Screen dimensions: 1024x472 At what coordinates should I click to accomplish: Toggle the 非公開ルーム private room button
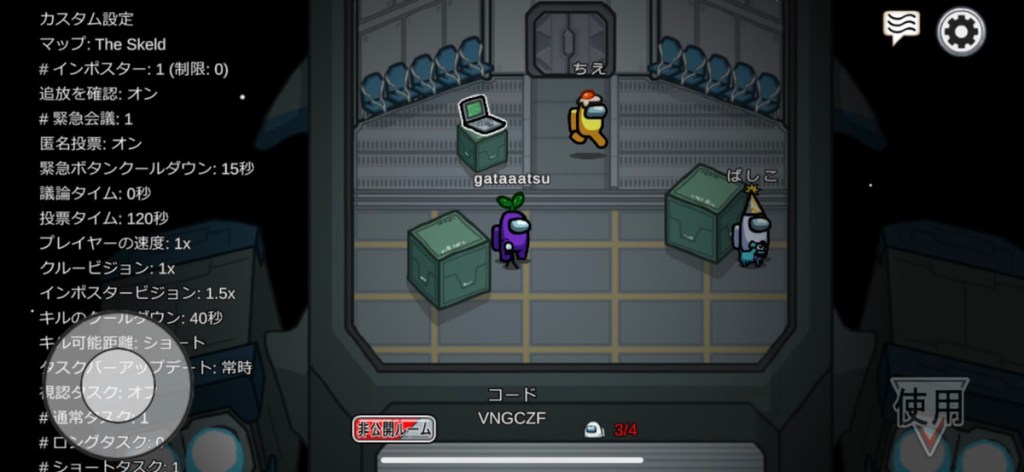tap(394, 429)
